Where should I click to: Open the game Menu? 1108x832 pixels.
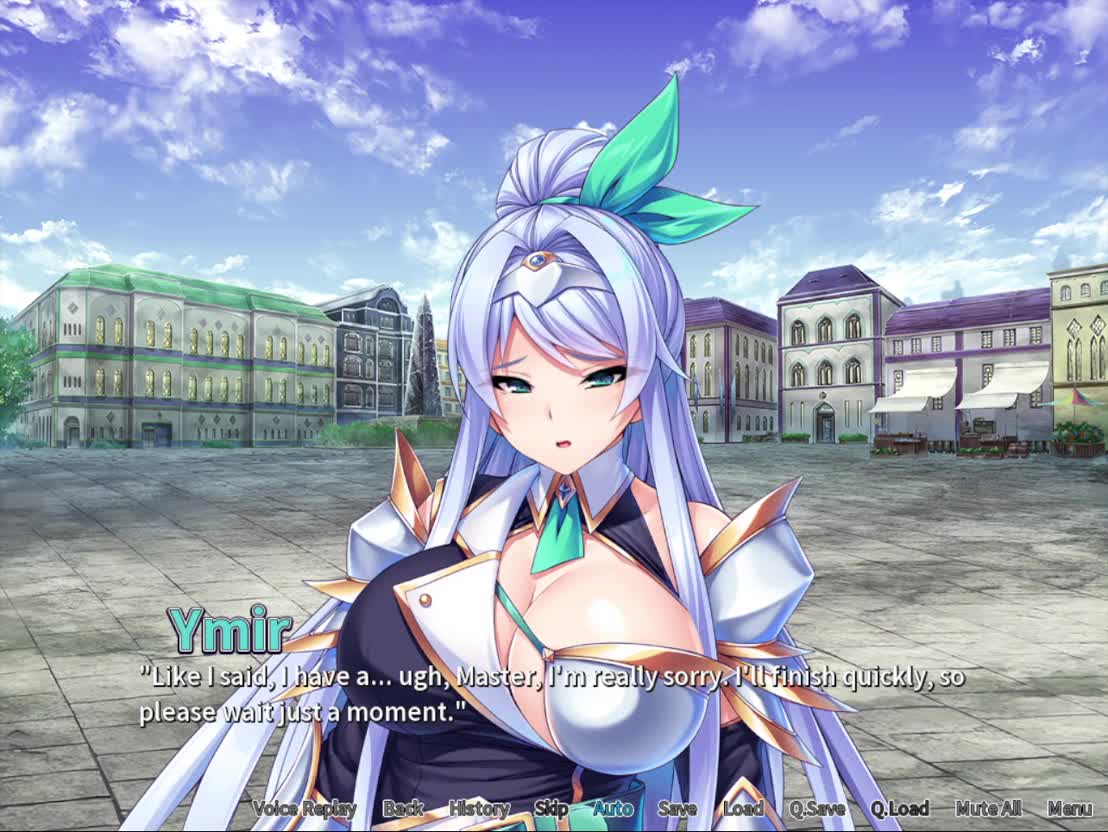pos(1070,808)
